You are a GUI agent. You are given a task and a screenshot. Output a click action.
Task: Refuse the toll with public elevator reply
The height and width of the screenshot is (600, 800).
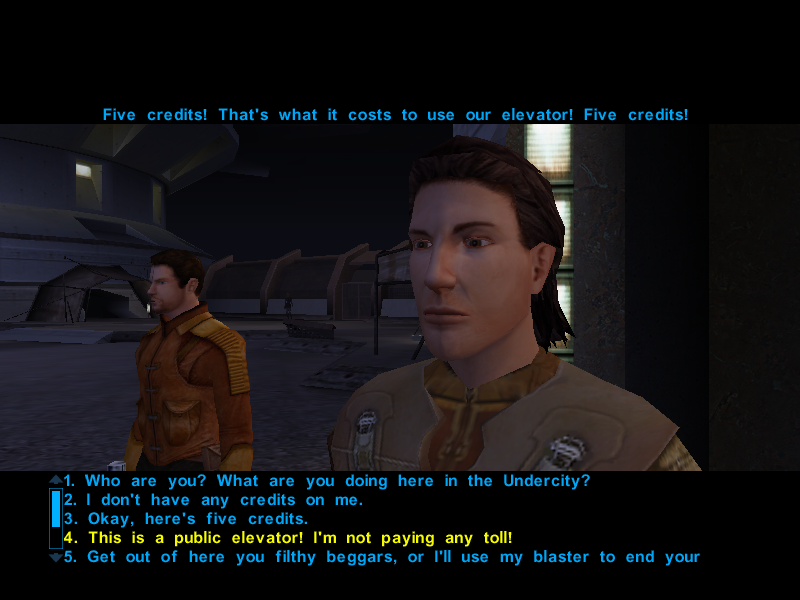pos(288,538)
